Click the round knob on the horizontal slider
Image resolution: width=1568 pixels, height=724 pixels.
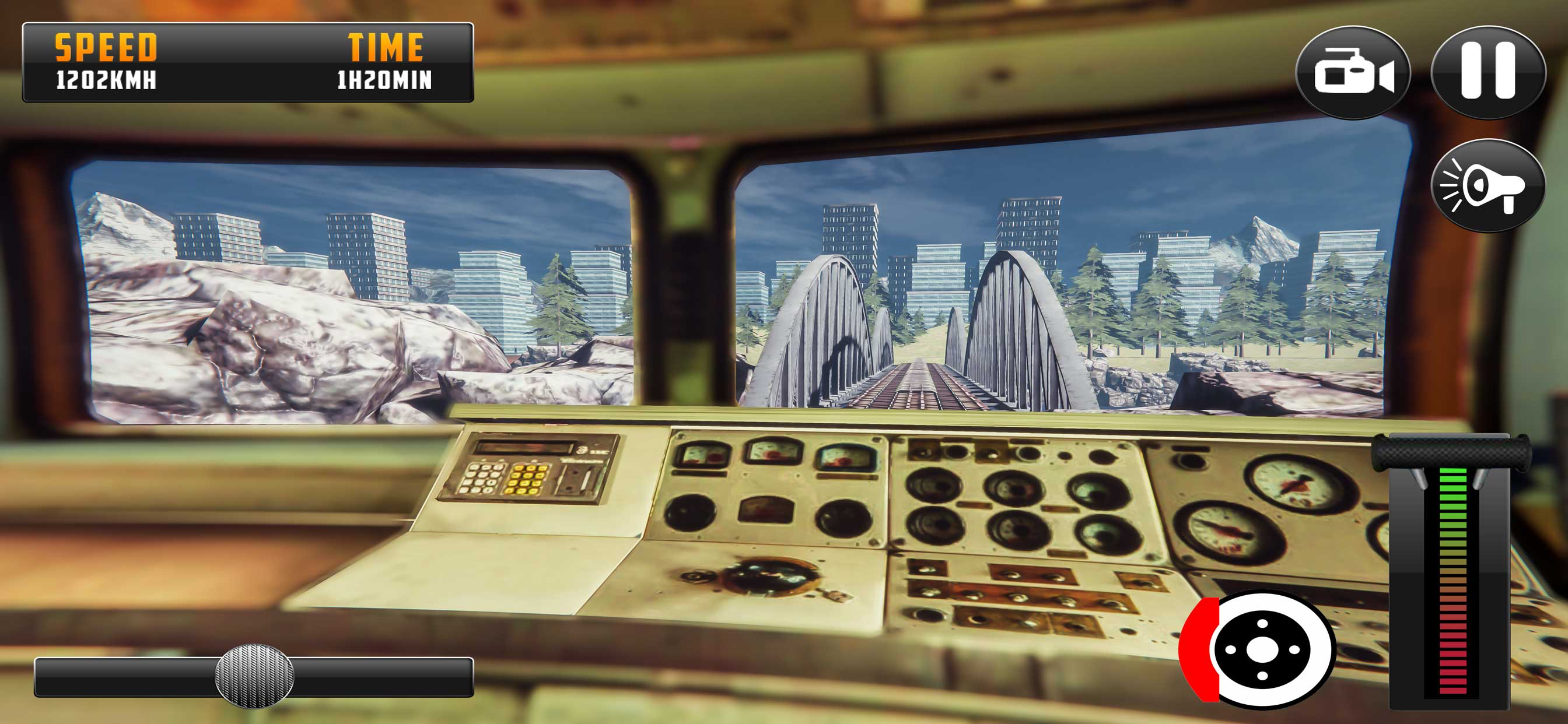coord(254,676)
